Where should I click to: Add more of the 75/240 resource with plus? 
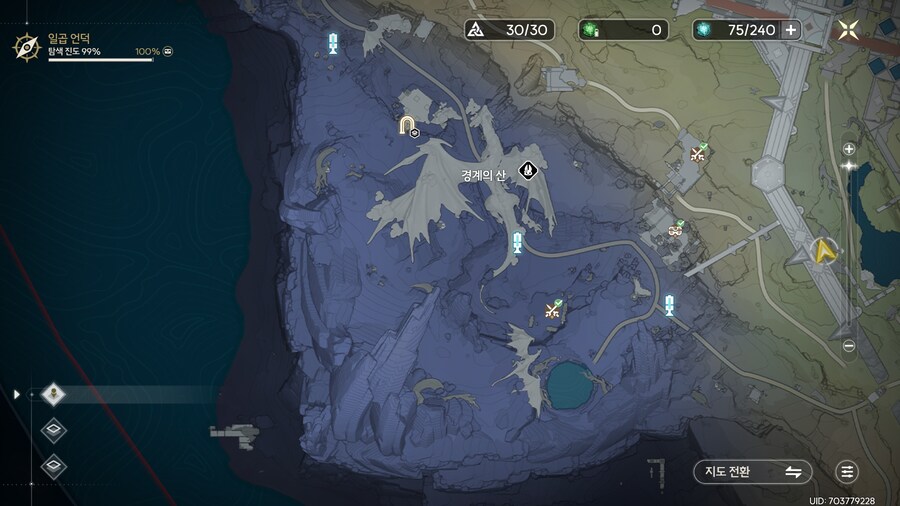click(791, 30)
